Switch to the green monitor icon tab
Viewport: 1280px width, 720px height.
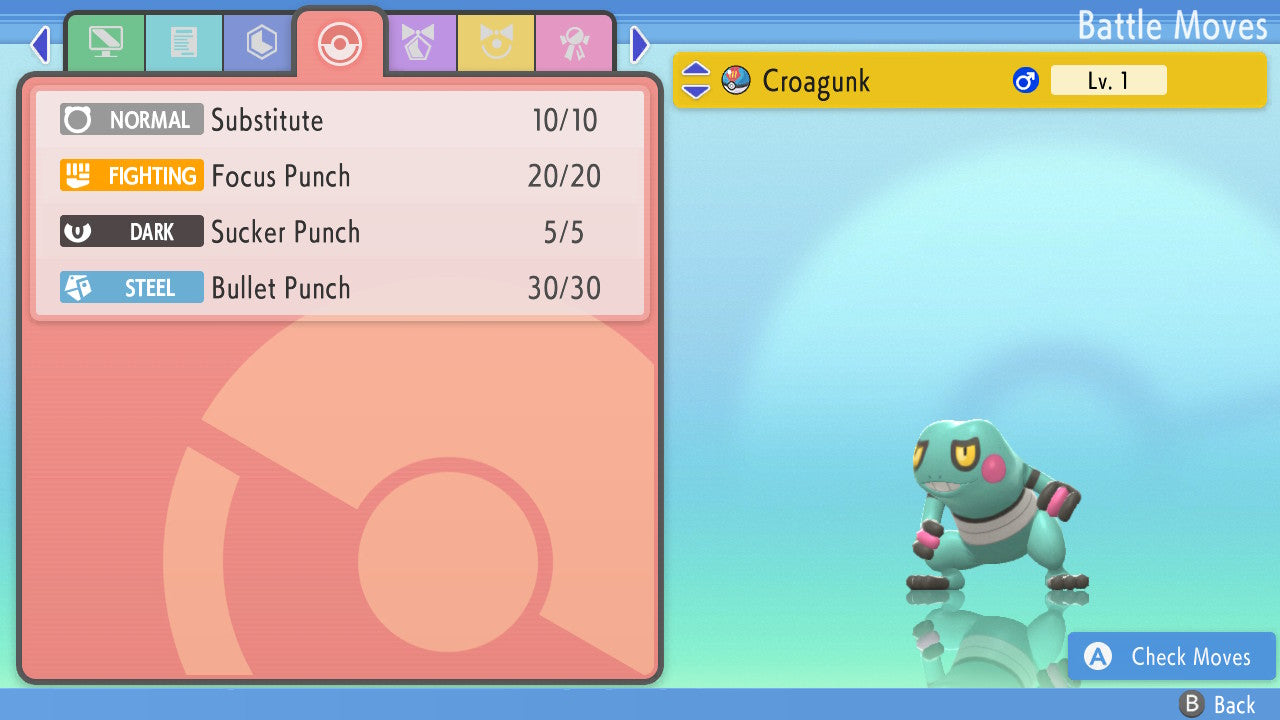tap(105, 43)
